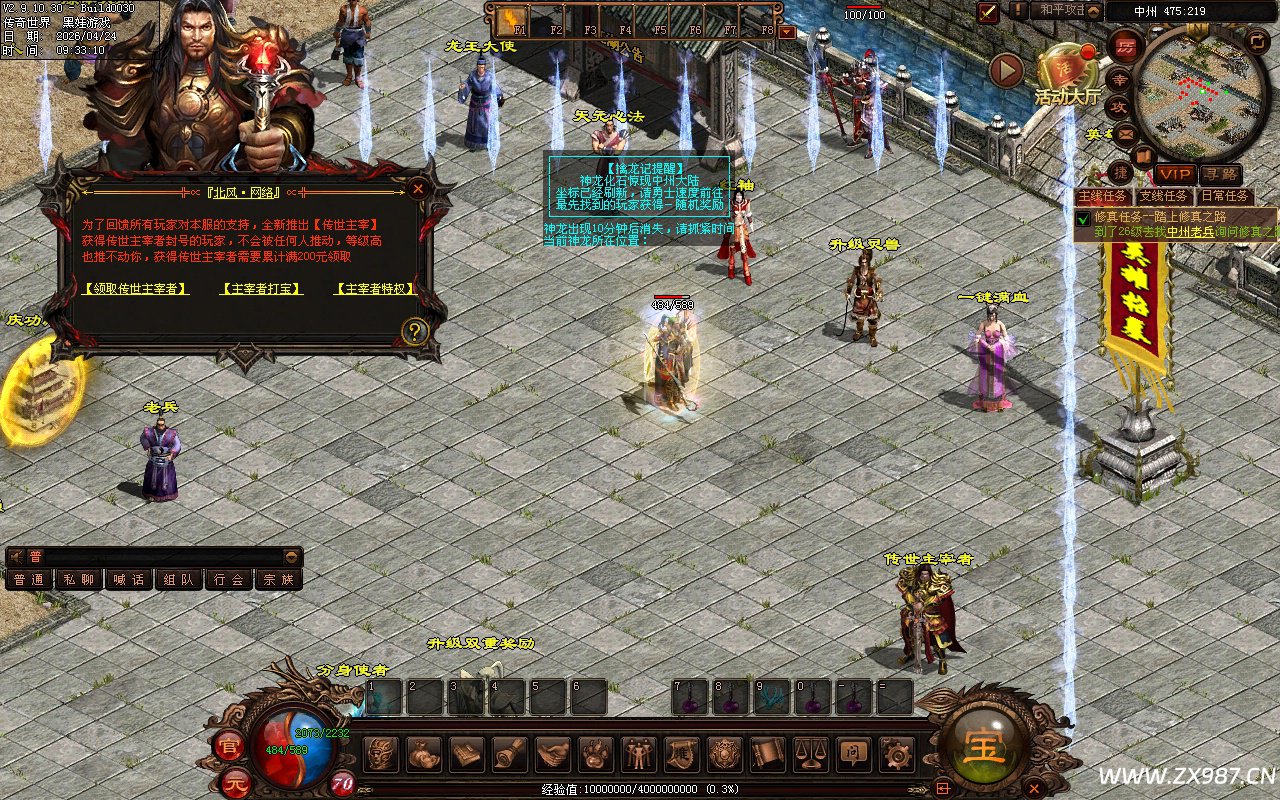Screen dimensions: 1280x800
Task: Open the handshake icon in bottom bar
Action: click(x=553, y=754)
